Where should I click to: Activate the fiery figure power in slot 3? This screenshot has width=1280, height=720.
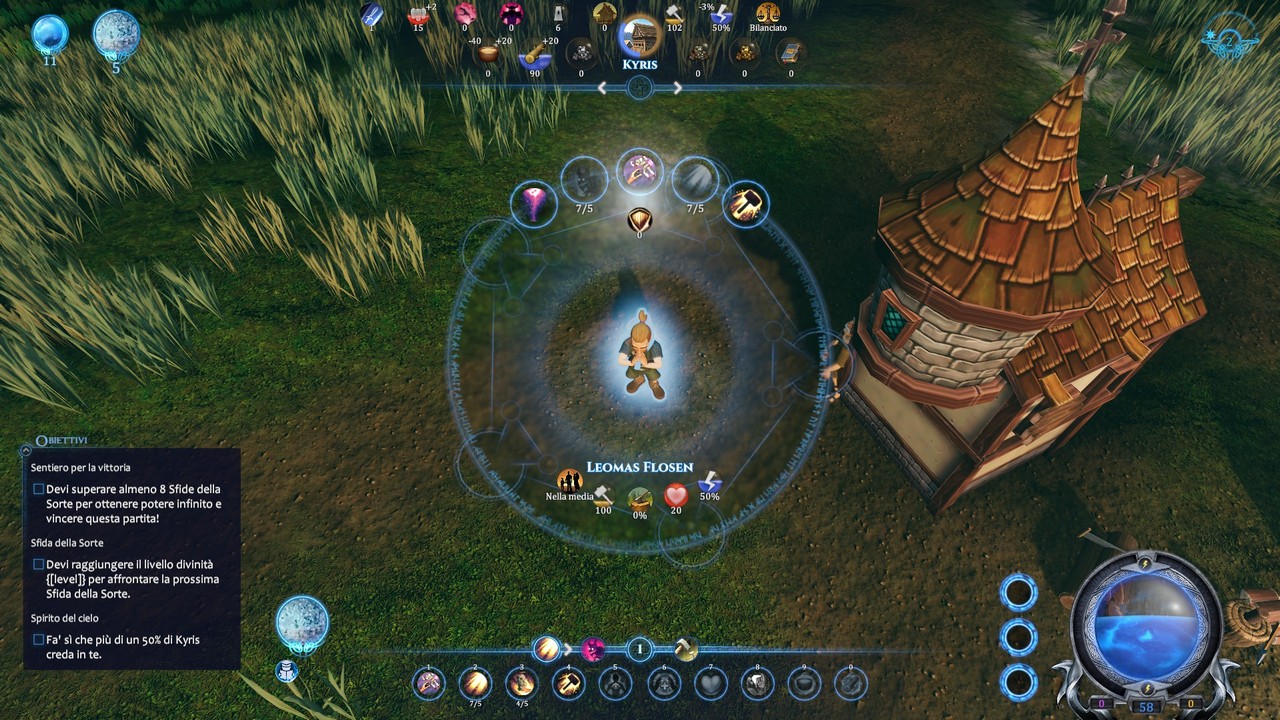pyautogui.click(x=522, y=684)
